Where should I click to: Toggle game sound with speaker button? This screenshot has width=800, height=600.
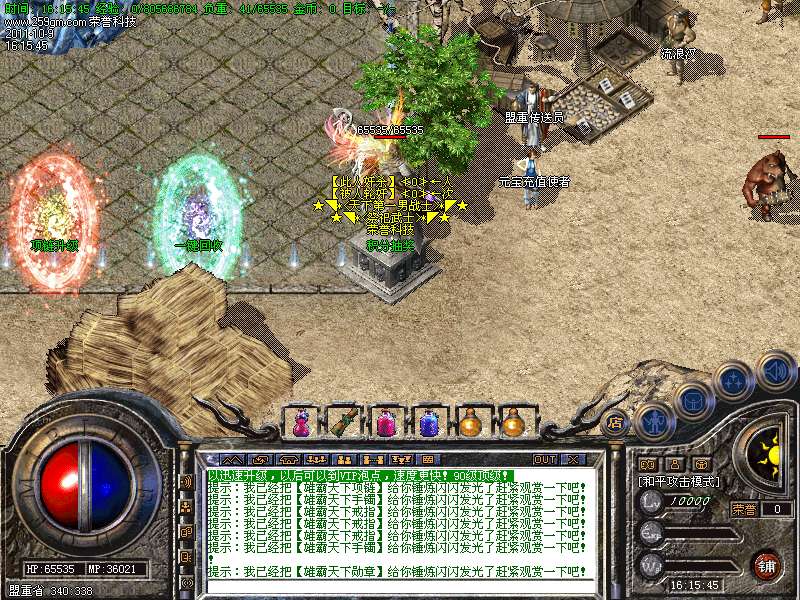click(x=775, y=371)
